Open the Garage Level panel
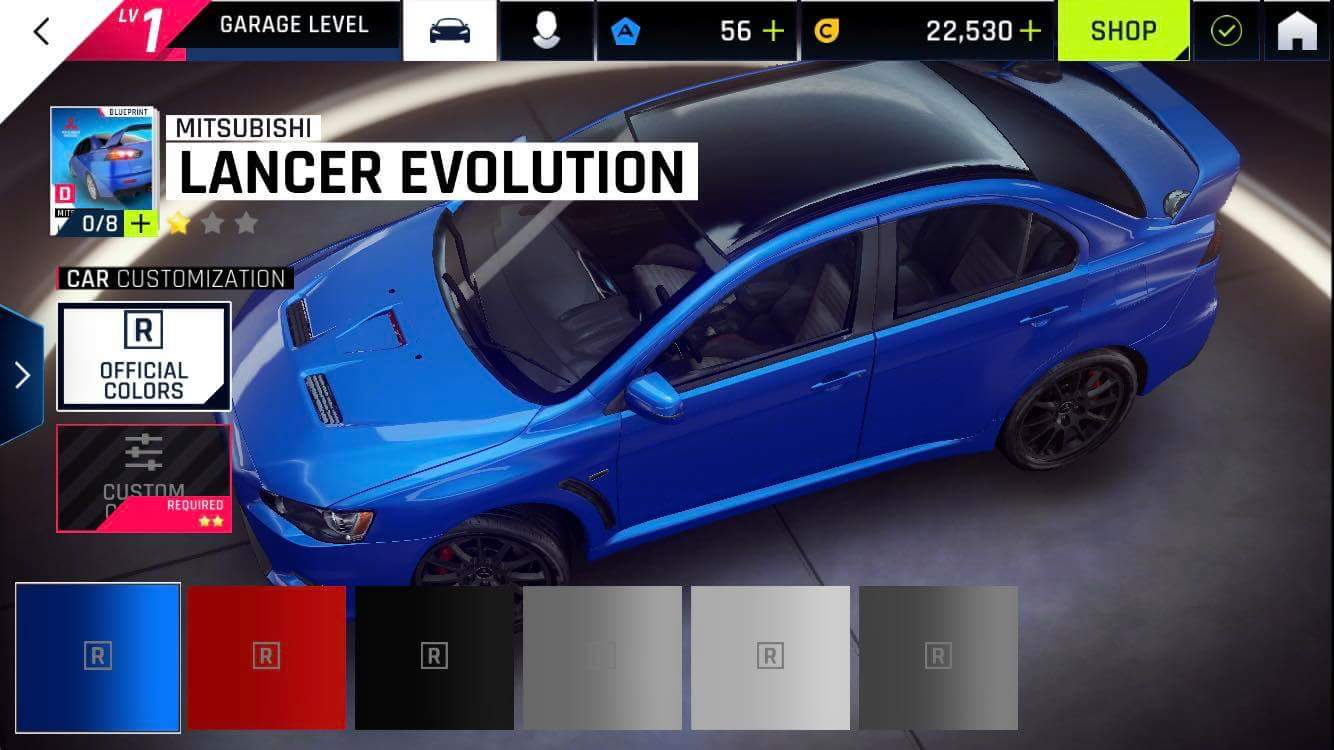 292,26
